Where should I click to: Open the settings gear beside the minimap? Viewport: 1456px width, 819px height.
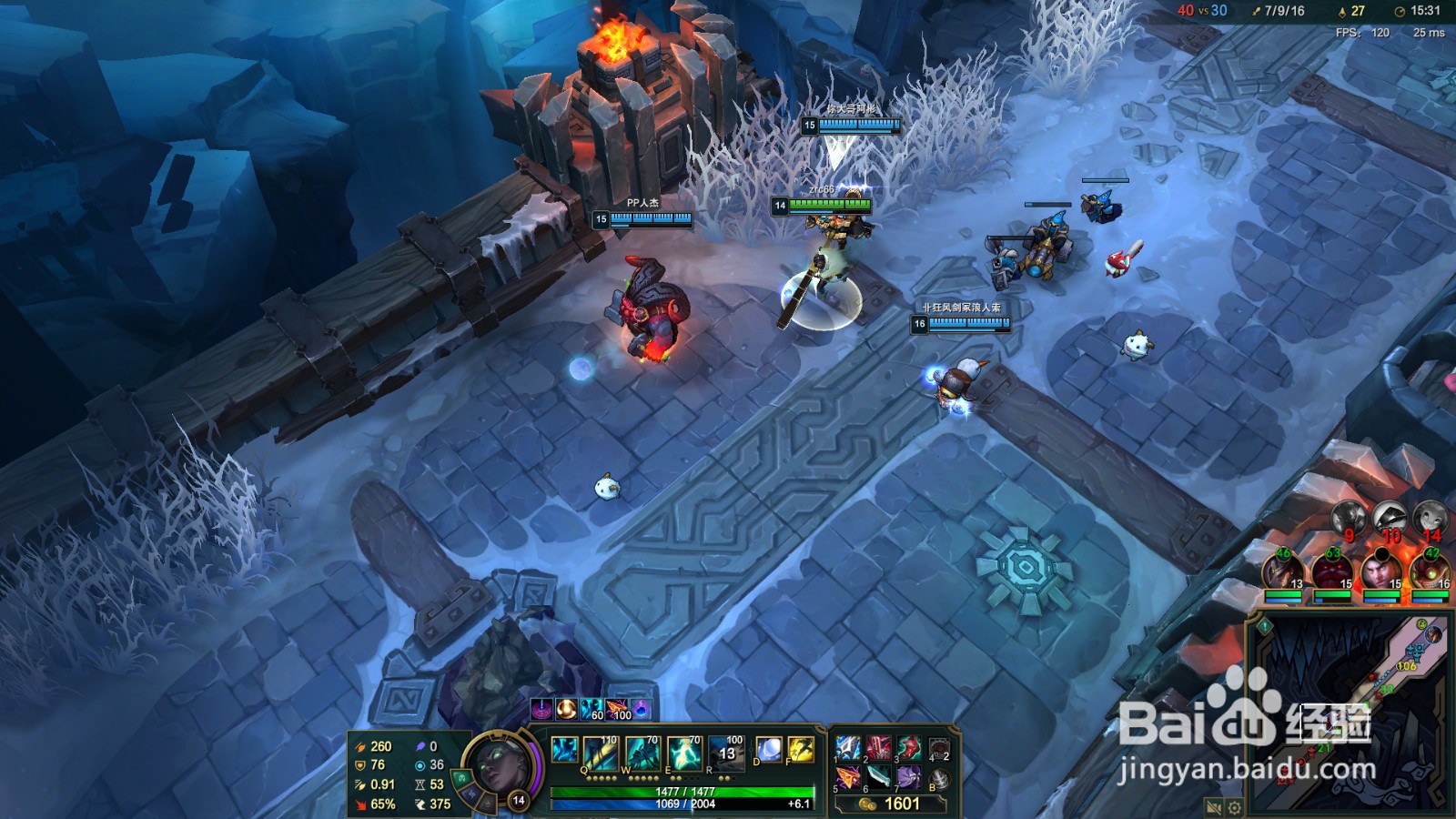1235,807
